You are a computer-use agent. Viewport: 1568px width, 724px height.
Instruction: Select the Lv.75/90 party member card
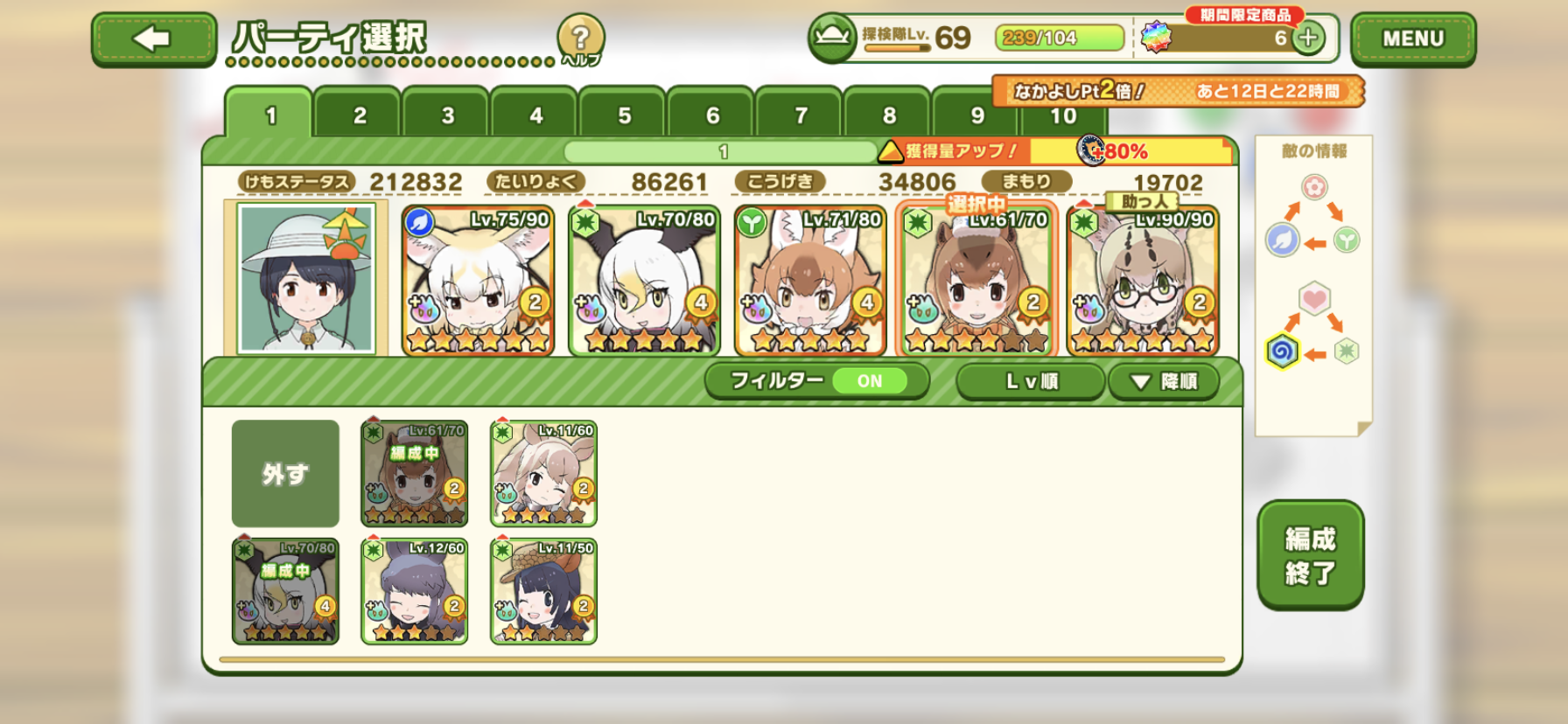(x=478, y=280)
